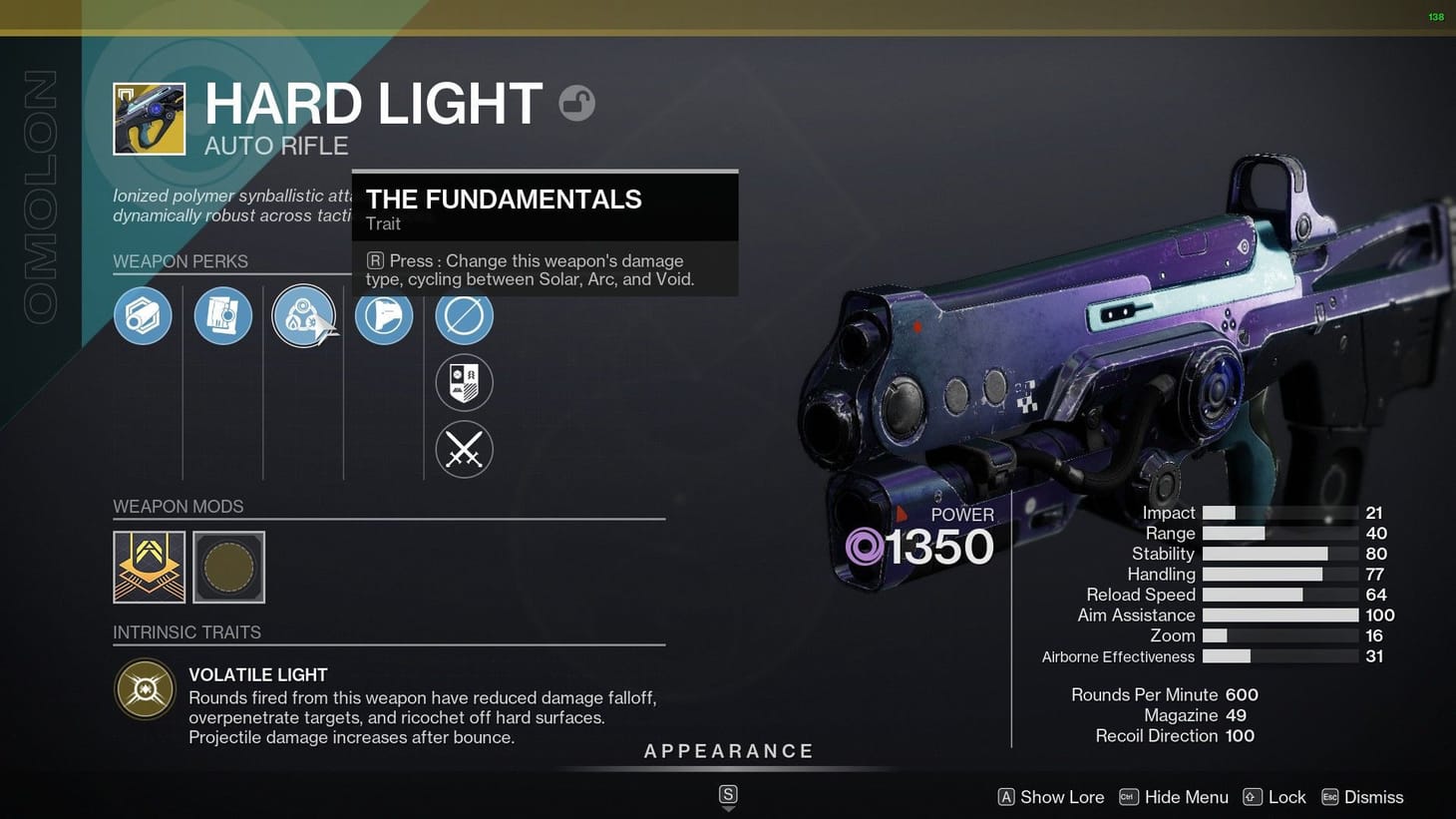The height and width of the screenshot is (819, 1456).
Task: Toggle the padlock icon beside the weapon name
Action: coord(577,103)
